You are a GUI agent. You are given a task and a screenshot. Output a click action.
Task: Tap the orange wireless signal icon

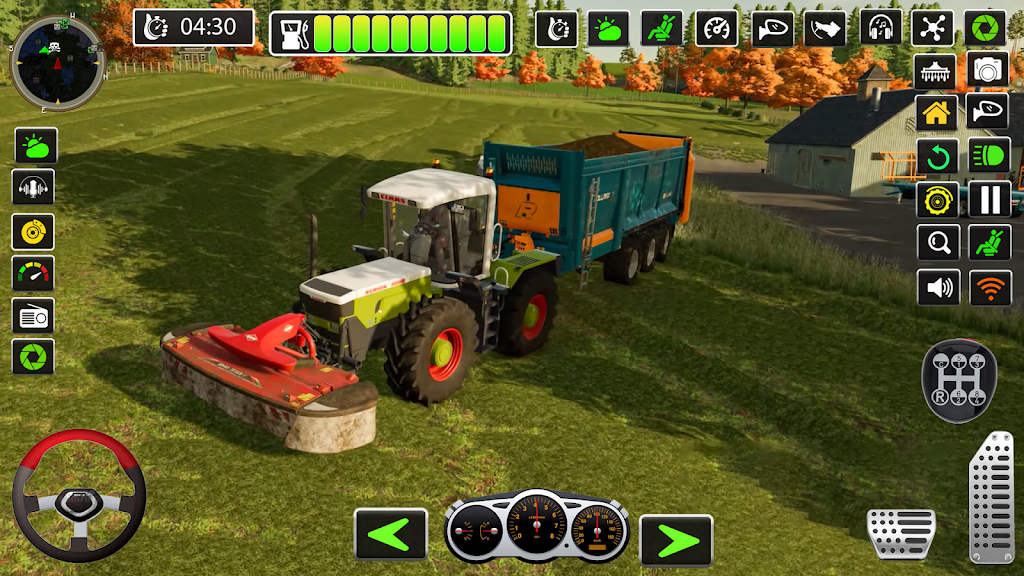(989, 288)
